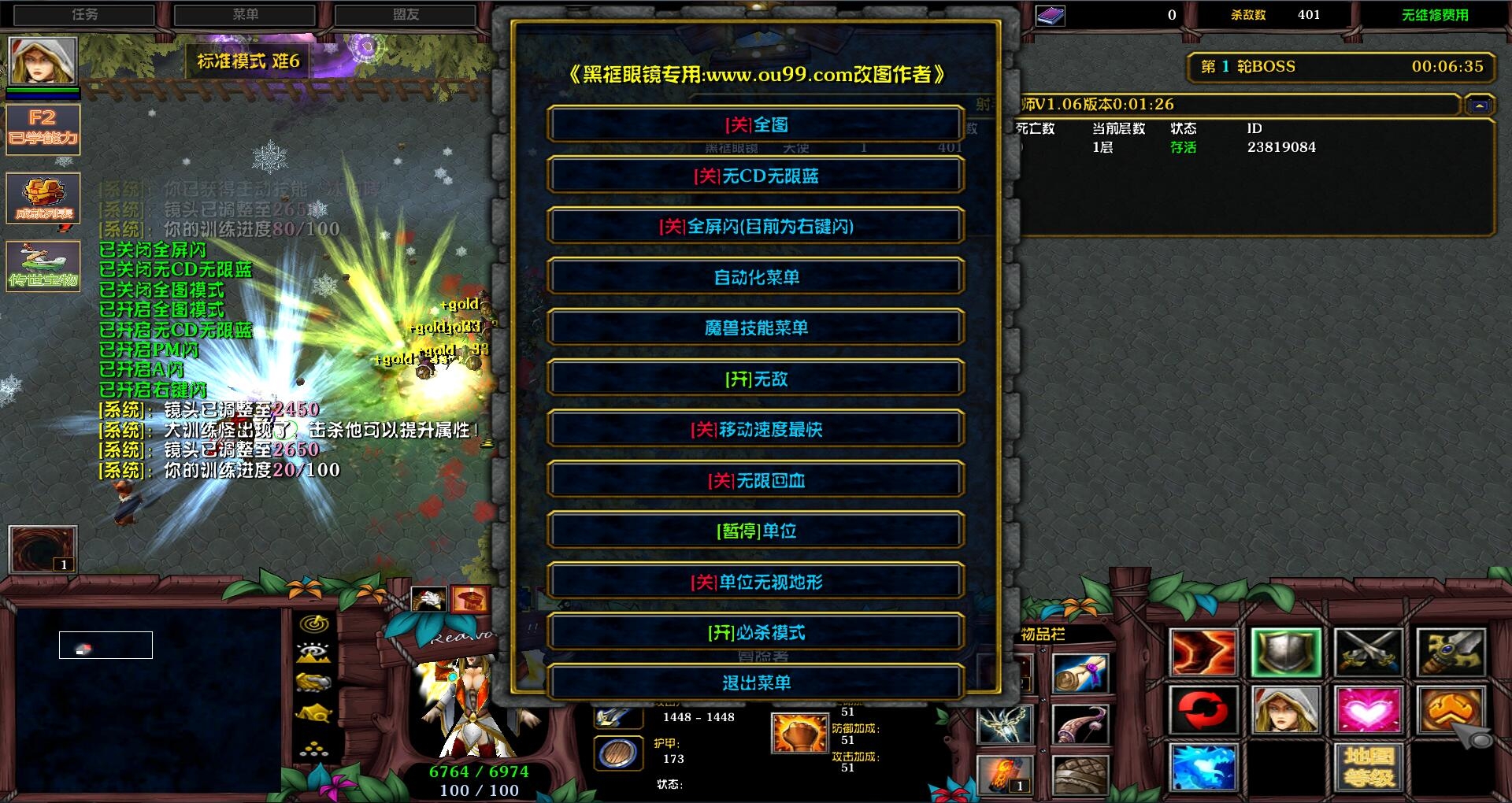Open the 成就列表 achievements list
The image size is (1512, 803).
point(43,198)
